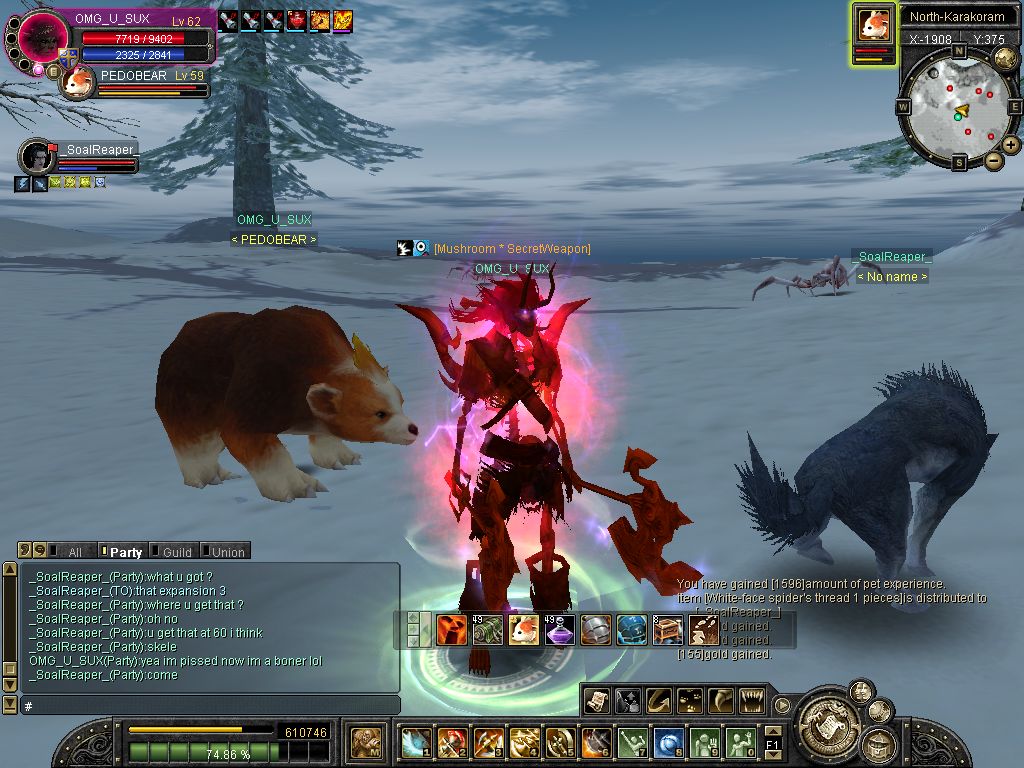The height and width of the screenshot is (768, 1024).
Task: Click the helmet round button at bottom right
Action: 880,742
